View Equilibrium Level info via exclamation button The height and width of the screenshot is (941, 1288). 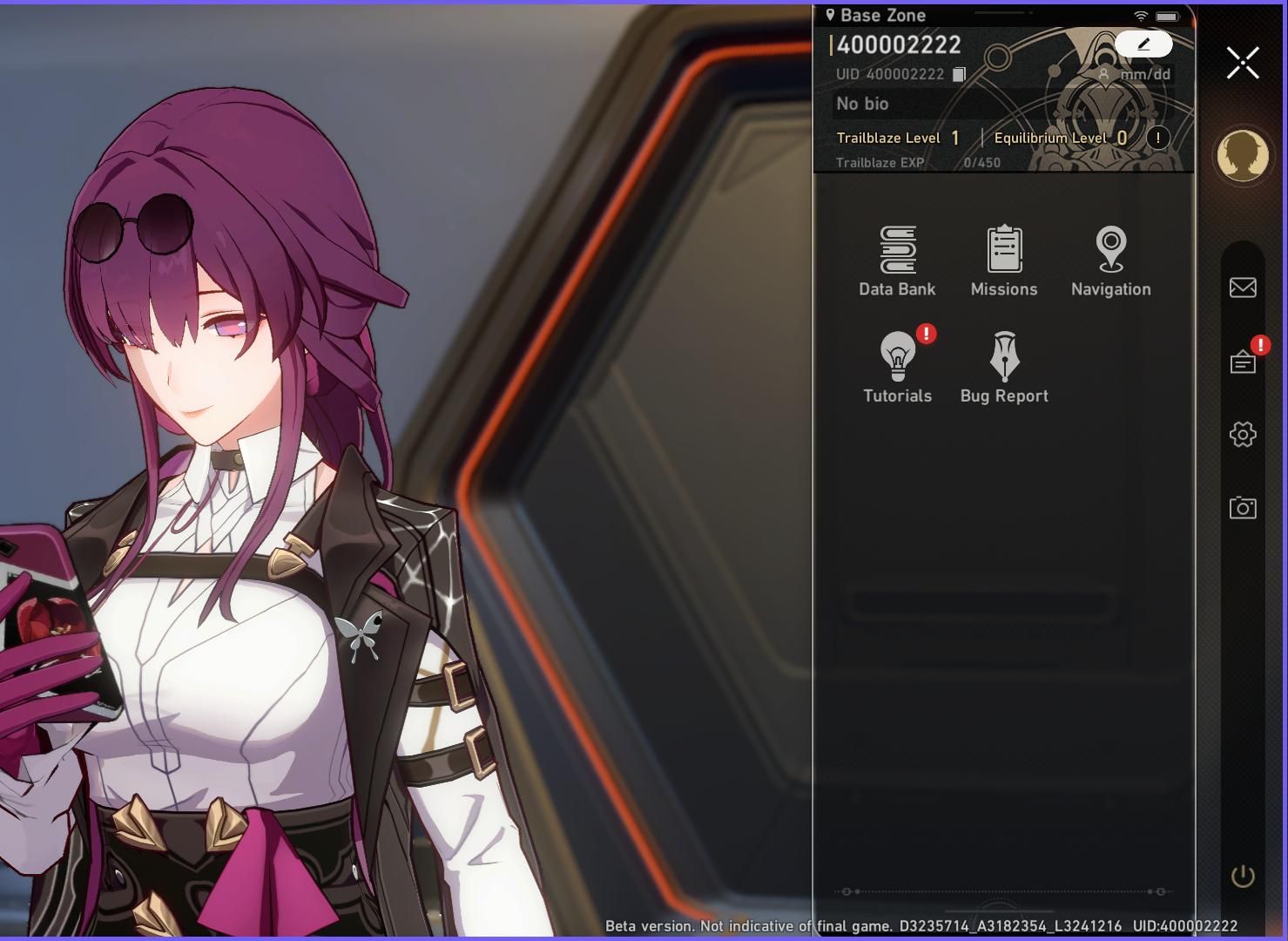tap(1157, 138)
